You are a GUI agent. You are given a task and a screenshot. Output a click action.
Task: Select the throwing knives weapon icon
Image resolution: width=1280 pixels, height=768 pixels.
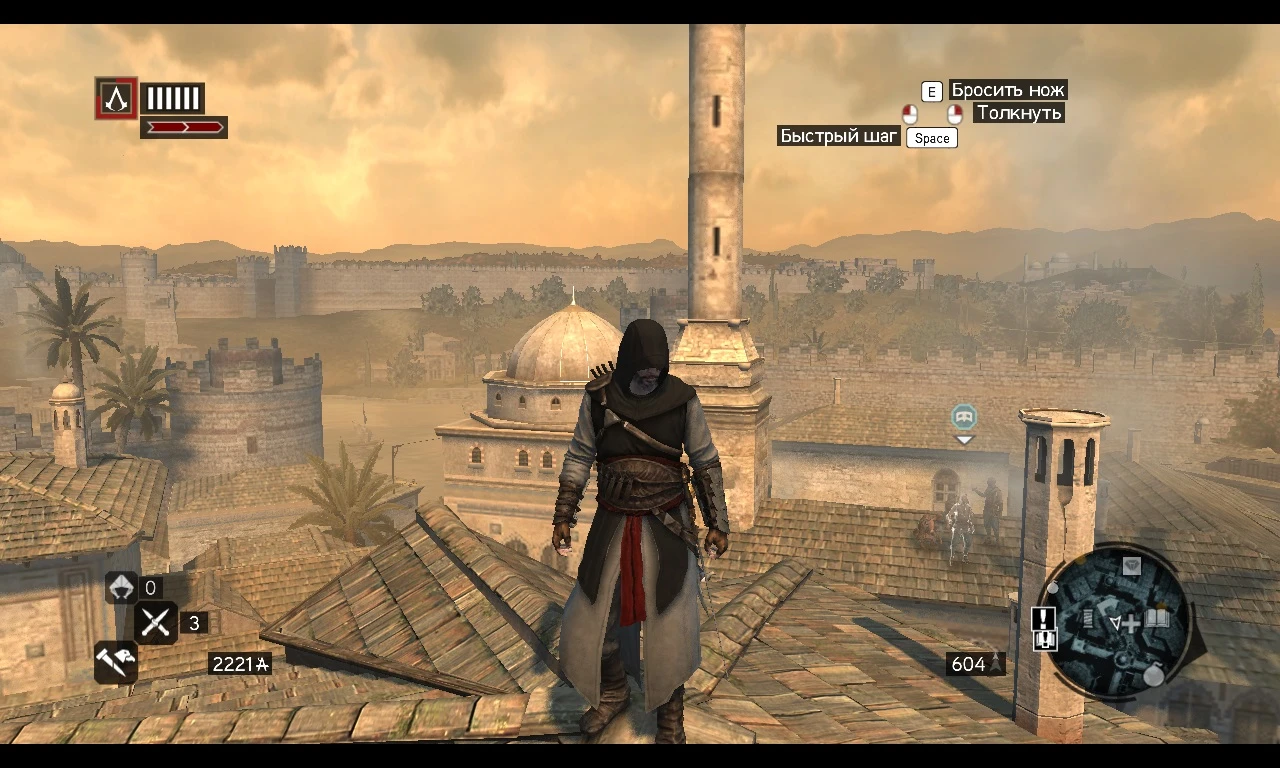click(155, 623)
